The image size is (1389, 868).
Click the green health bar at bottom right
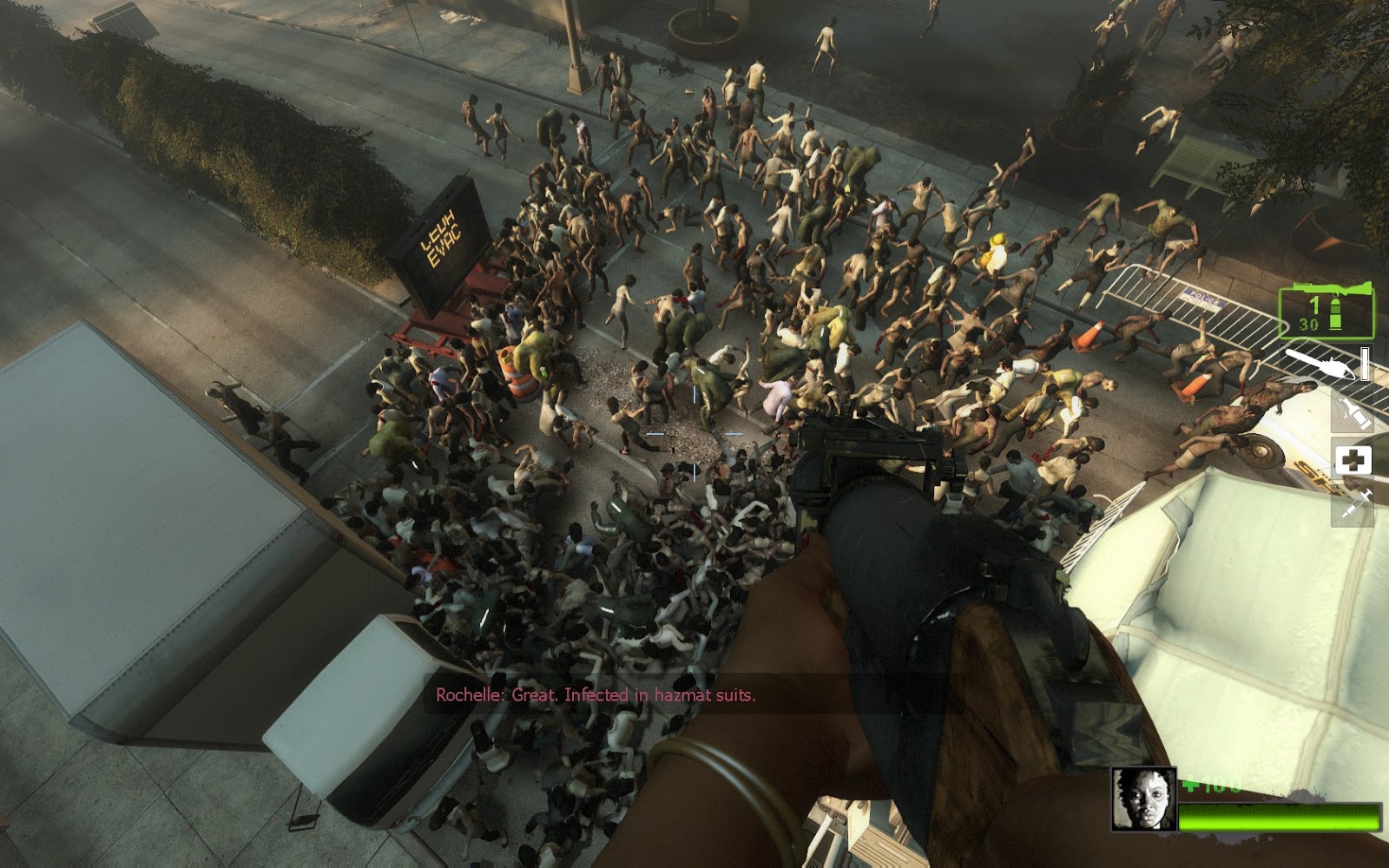(1278, 817)
